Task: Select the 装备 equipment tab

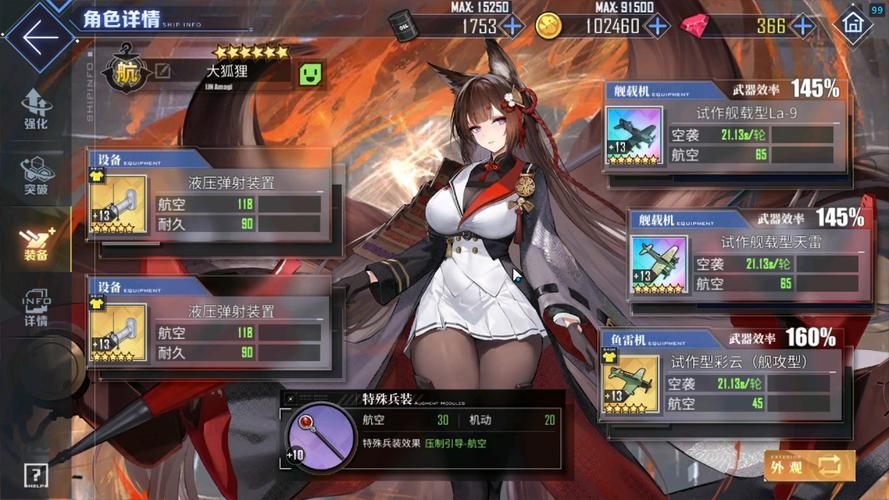Action: click(36, 243)
